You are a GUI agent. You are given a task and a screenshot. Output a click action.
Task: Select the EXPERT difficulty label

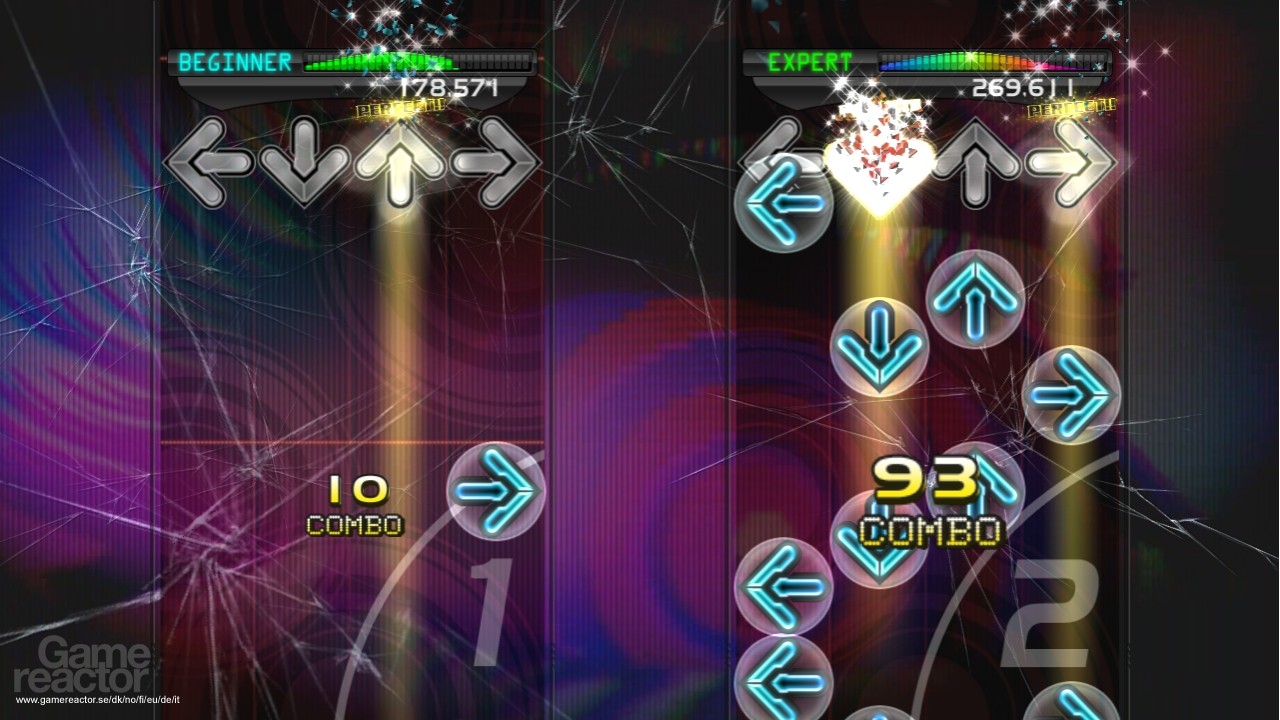tap(810, 62)
